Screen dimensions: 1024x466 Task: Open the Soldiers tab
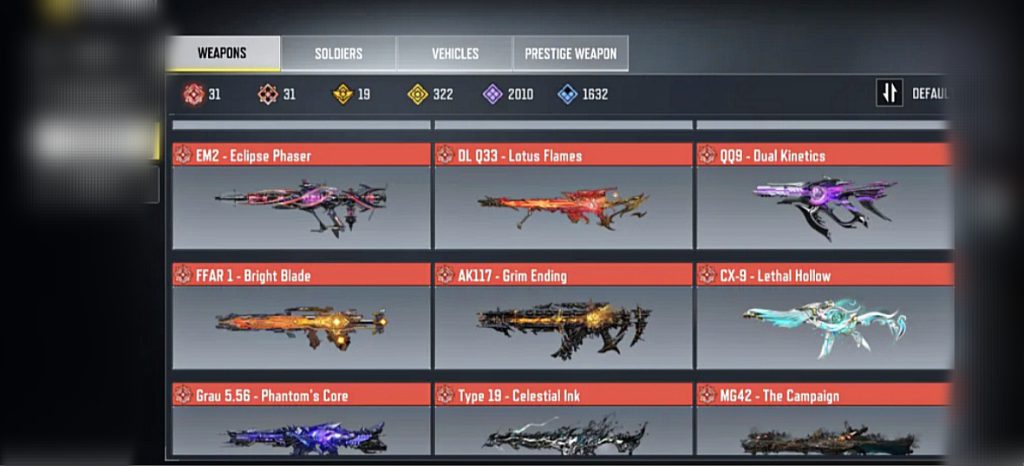tap(338, 54)
